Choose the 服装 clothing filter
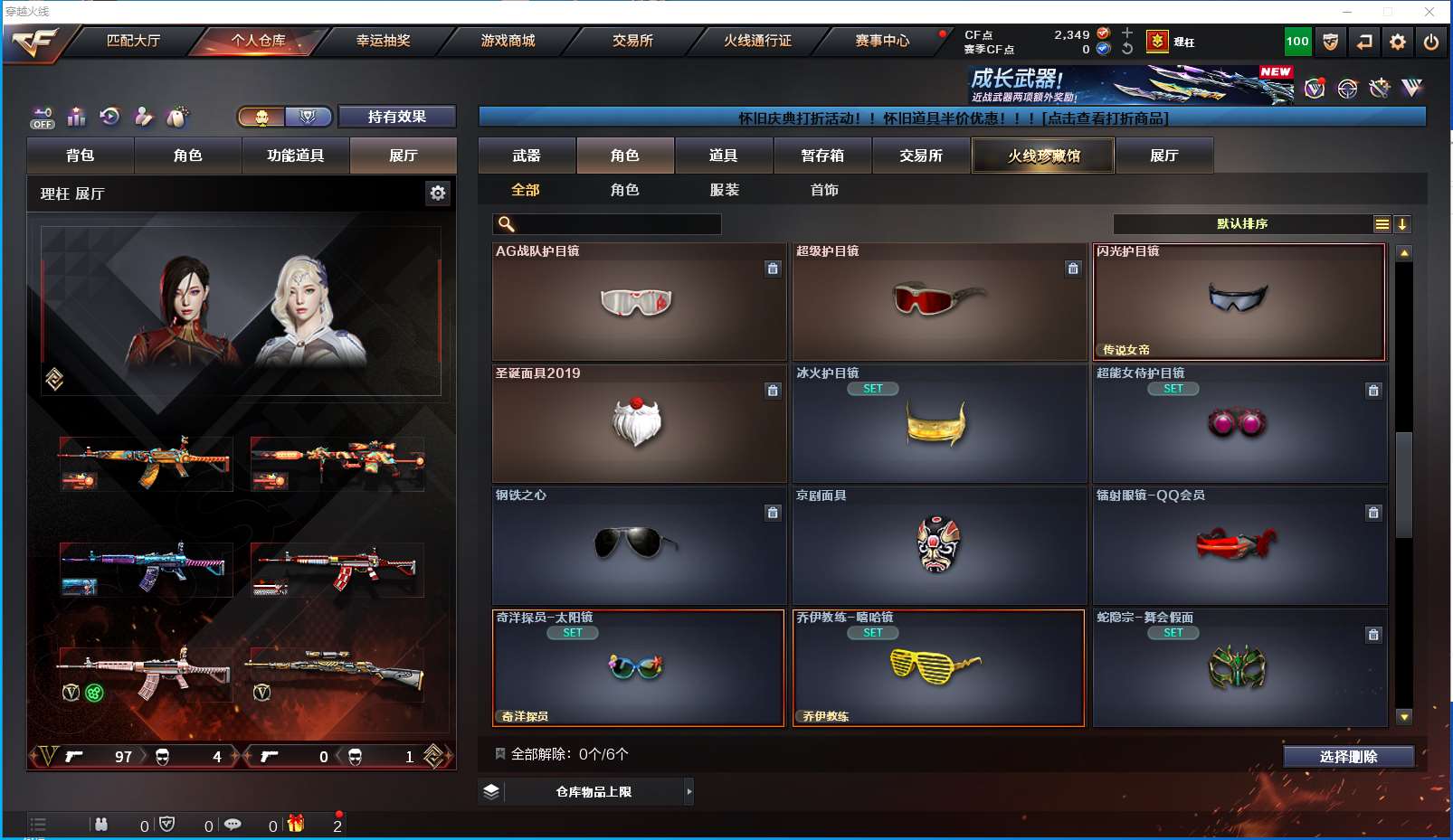This screenshot has width=1453, height=840. pos(725,190)
